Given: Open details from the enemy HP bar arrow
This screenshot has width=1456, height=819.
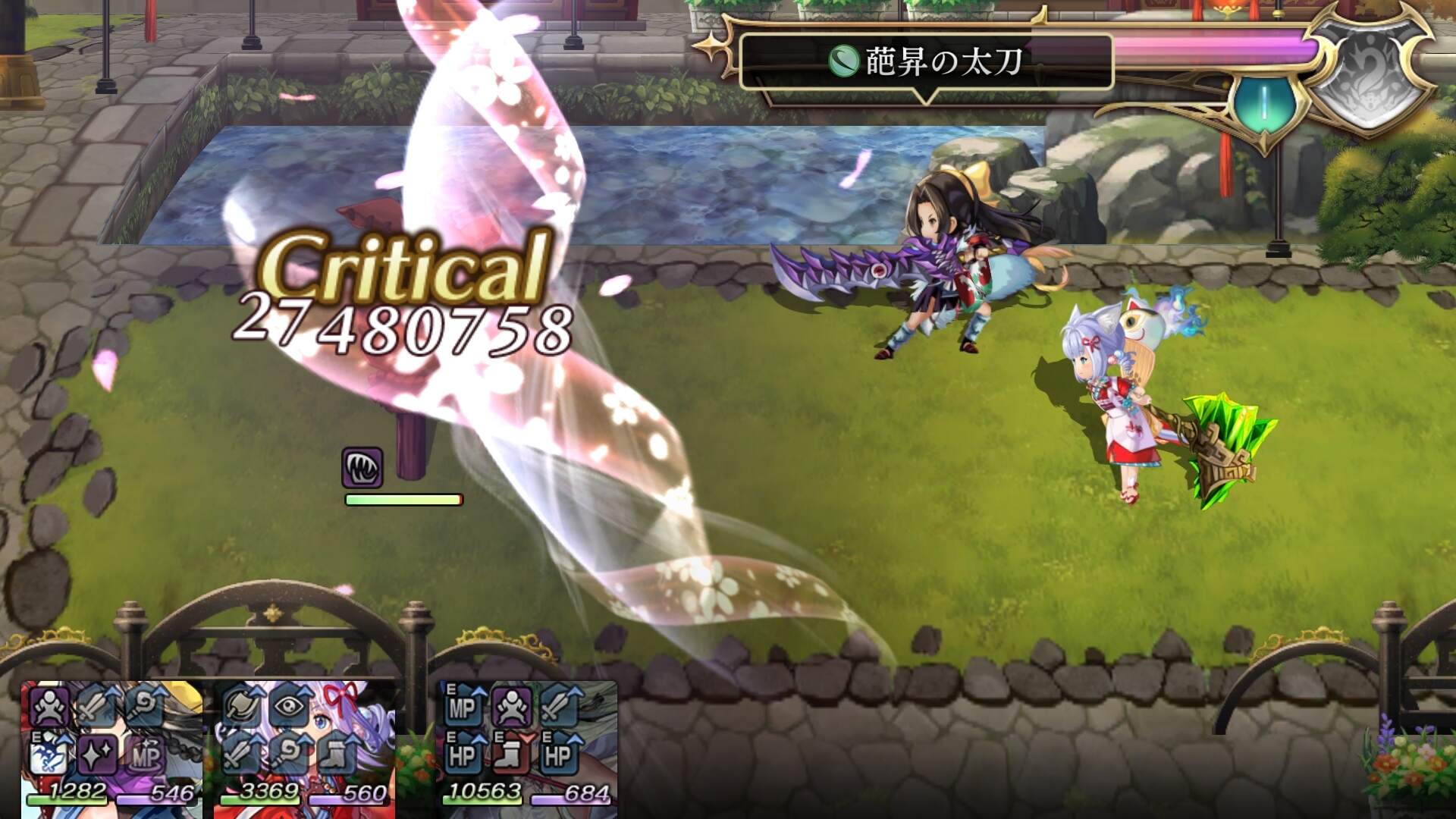Looking at the screenshot, I should 924,97.
